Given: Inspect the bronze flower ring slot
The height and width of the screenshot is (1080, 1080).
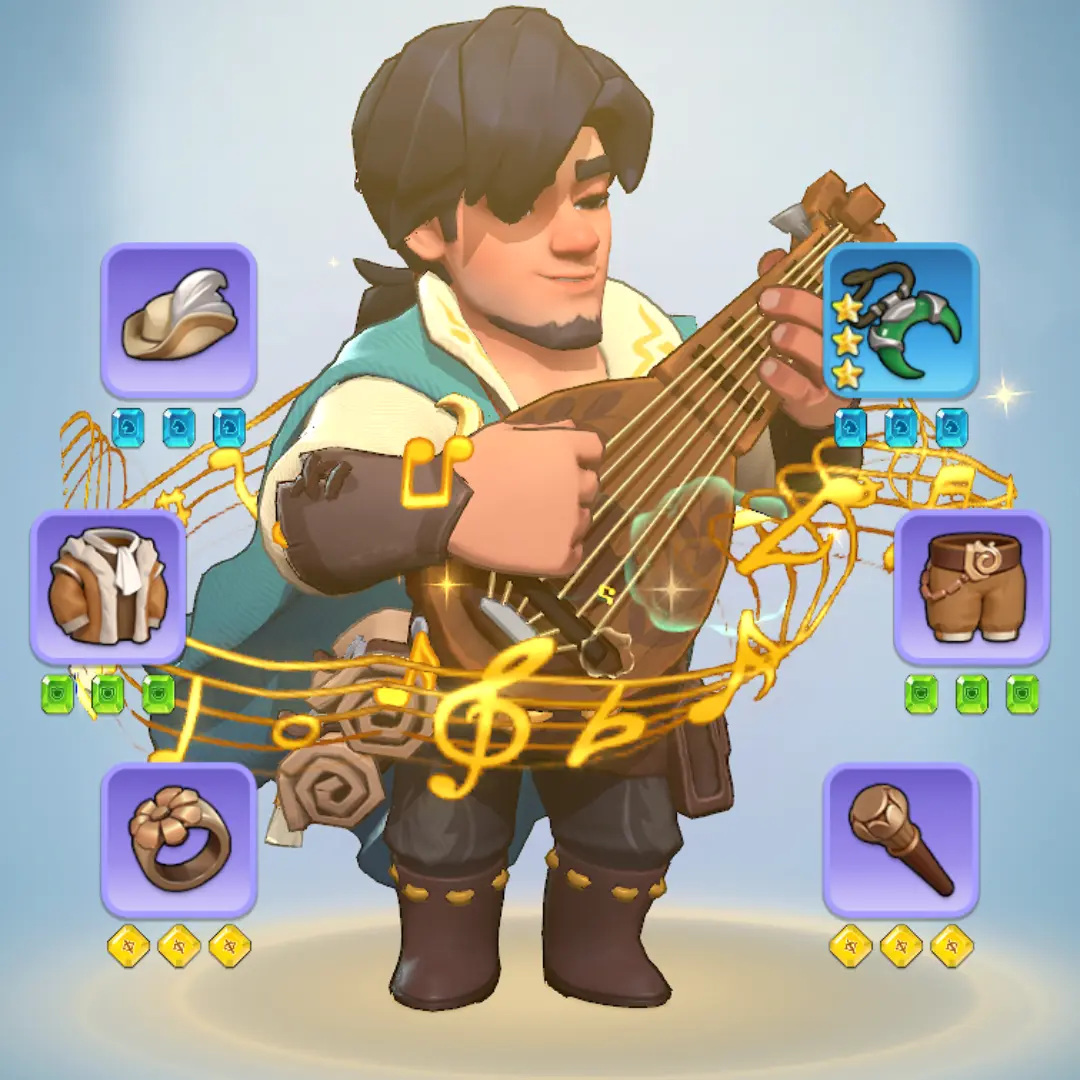Looking at the screenshot, I should tap(179, 840).
